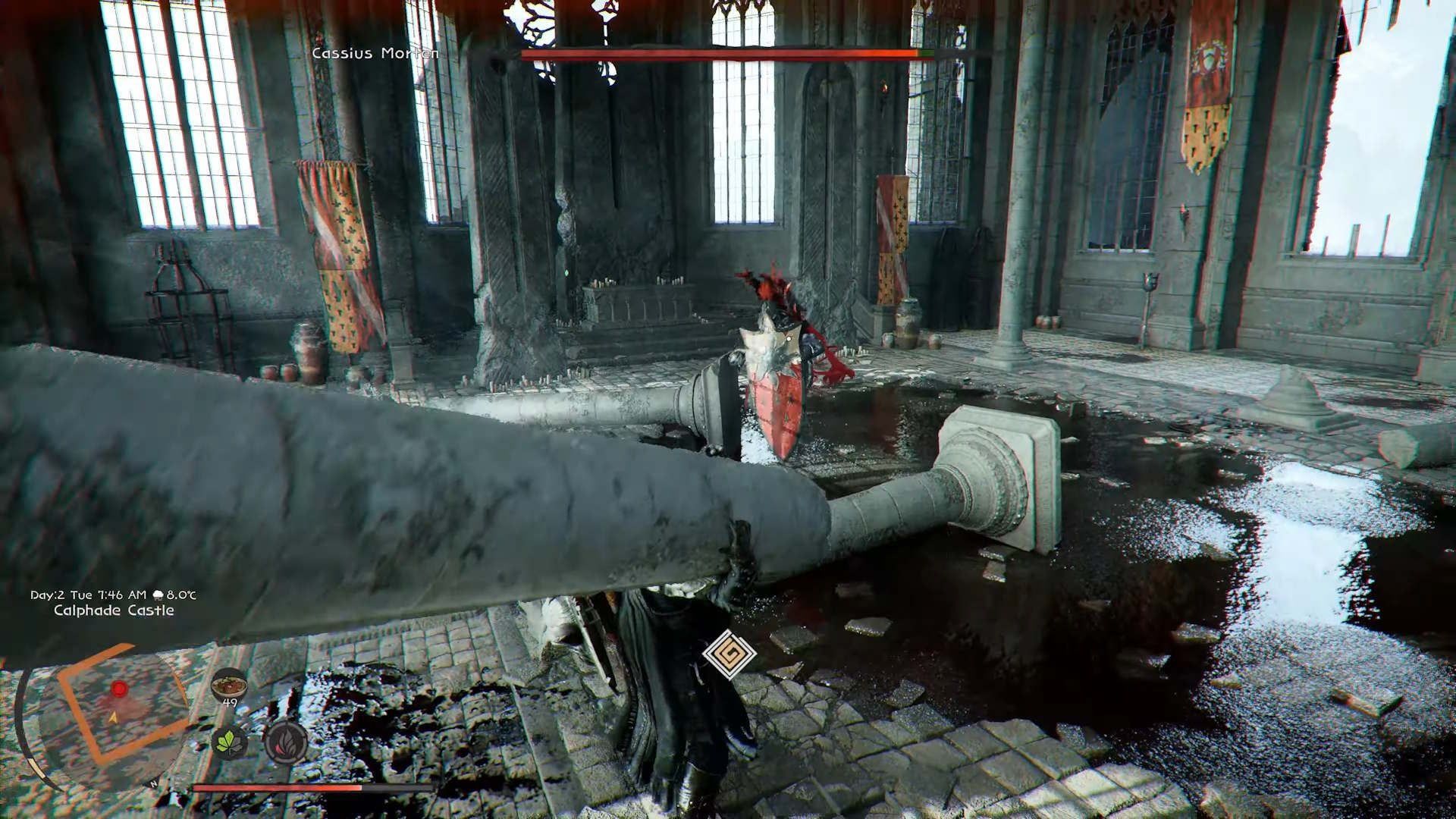Select the Calphade Castle location label
The image size is (1456, 819).
114,610
